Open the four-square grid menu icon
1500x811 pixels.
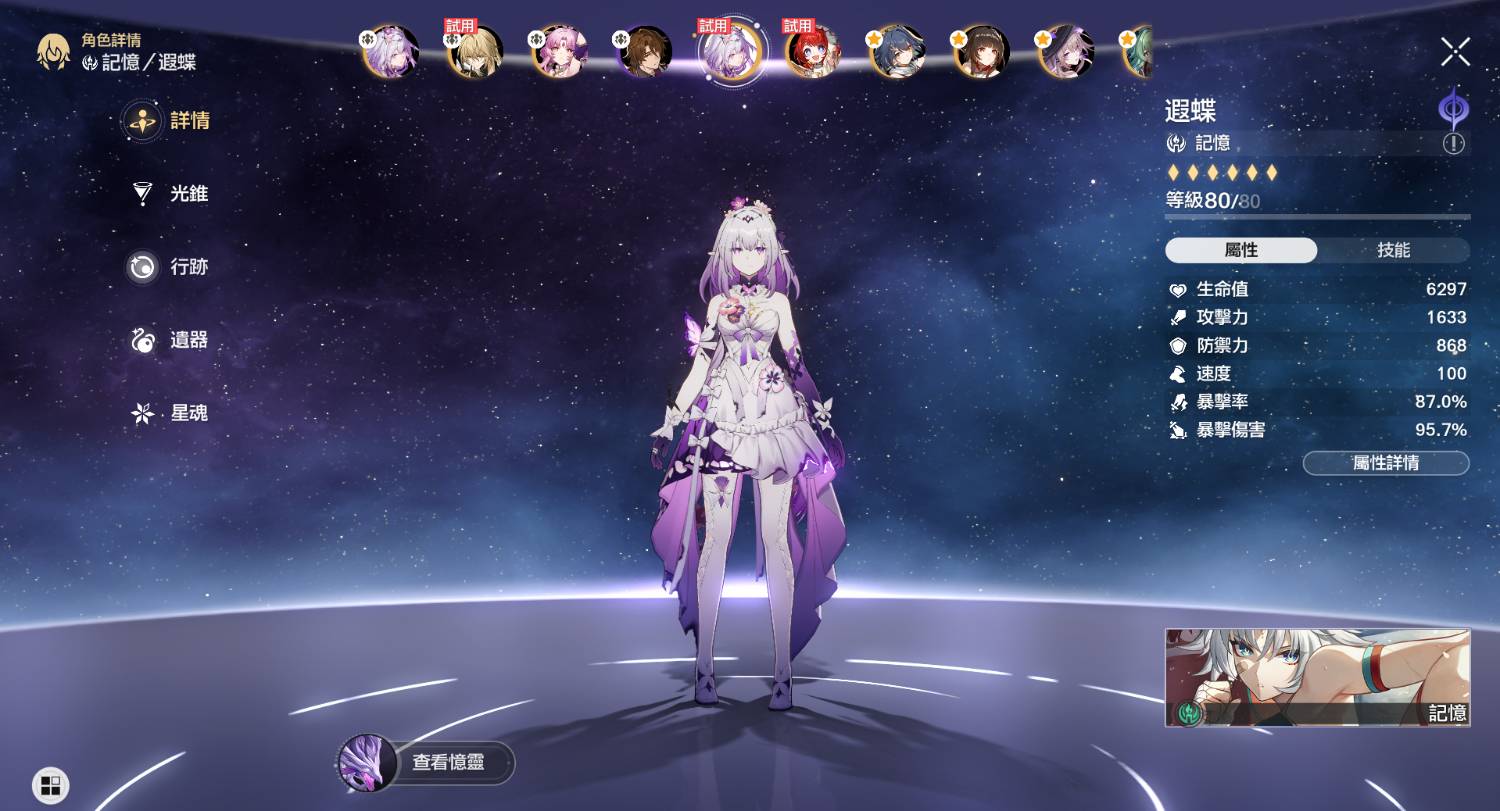click(50, 785)
